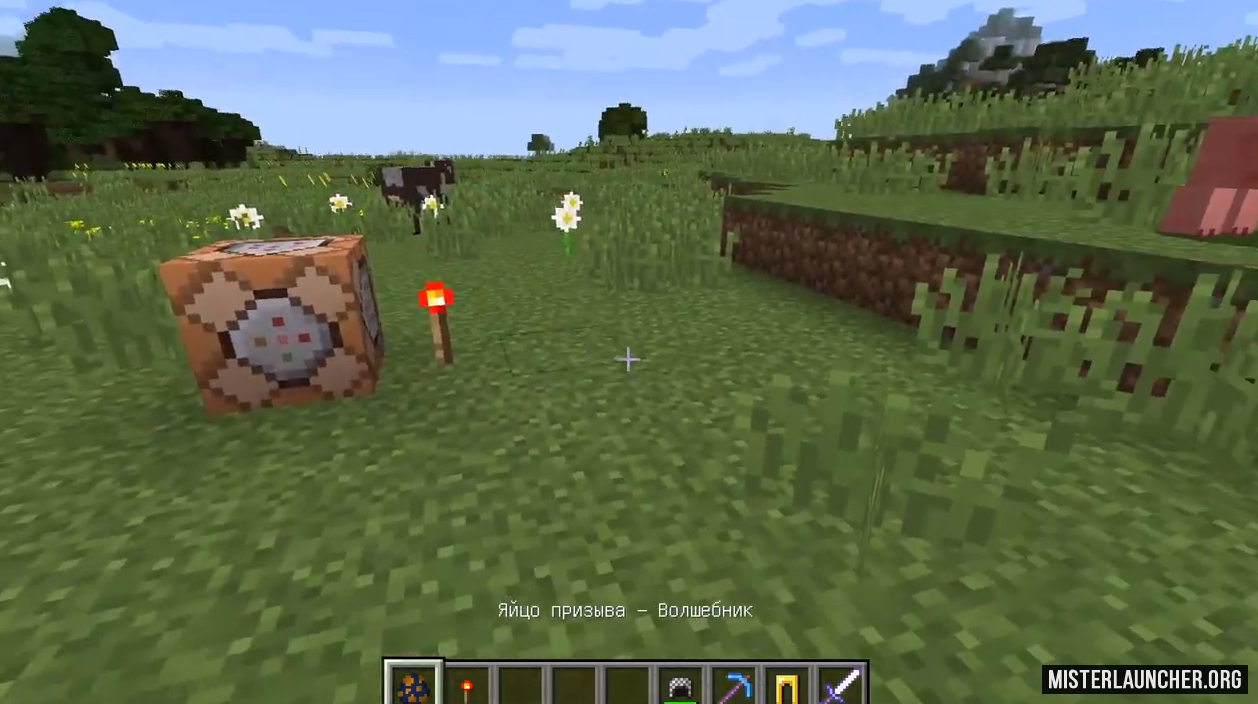This screenshot has width=1258, height=704.
Task: Select the redstone torch hotbar slot
Action: [467, 687]
